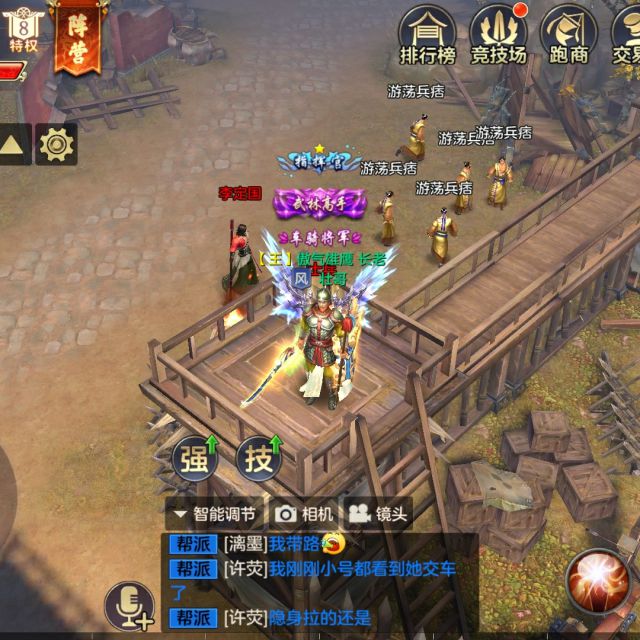Open the 智能调节 dropdown

tap(215, 514)
